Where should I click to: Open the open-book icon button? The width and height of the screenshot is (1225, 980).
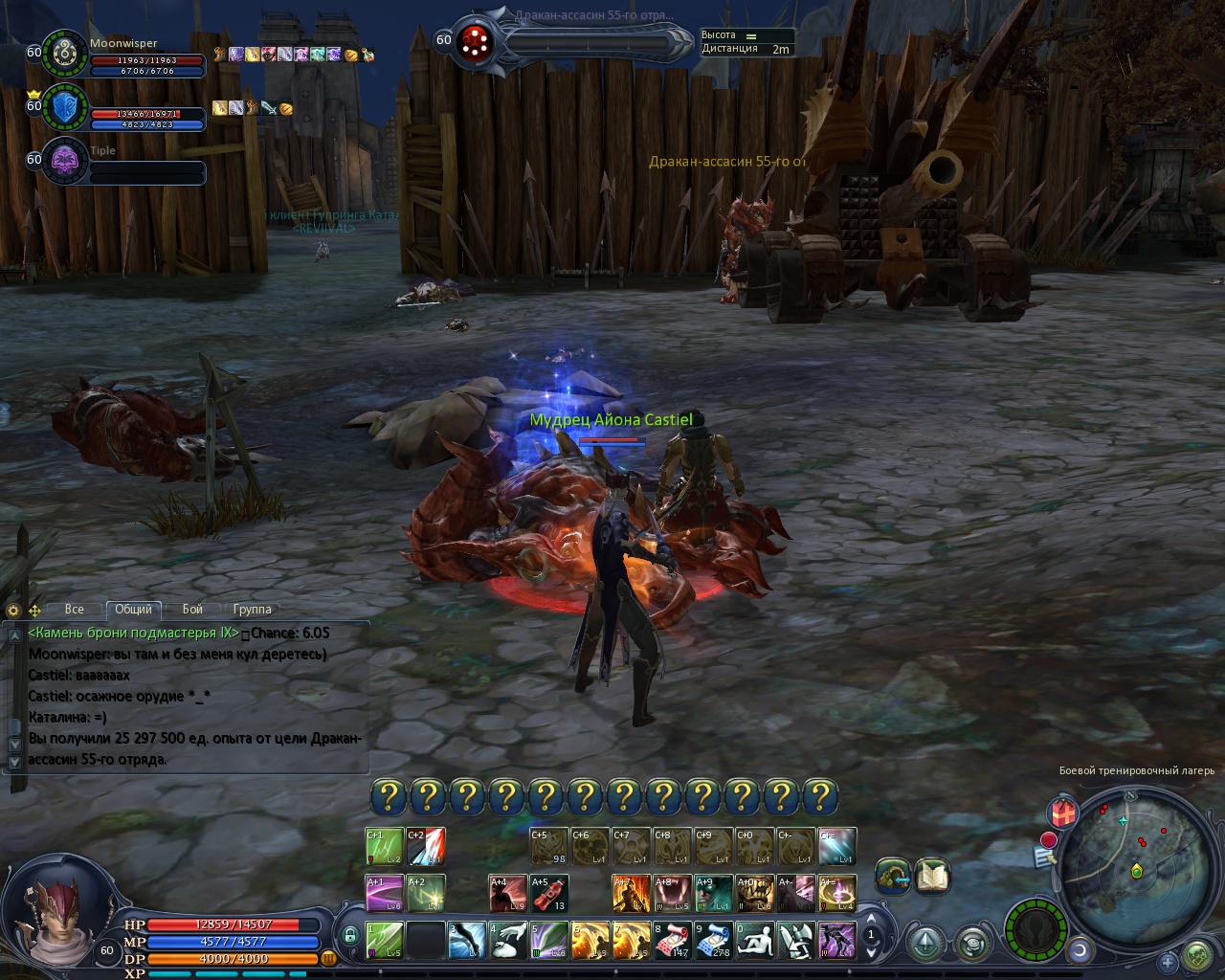(932, 876)
